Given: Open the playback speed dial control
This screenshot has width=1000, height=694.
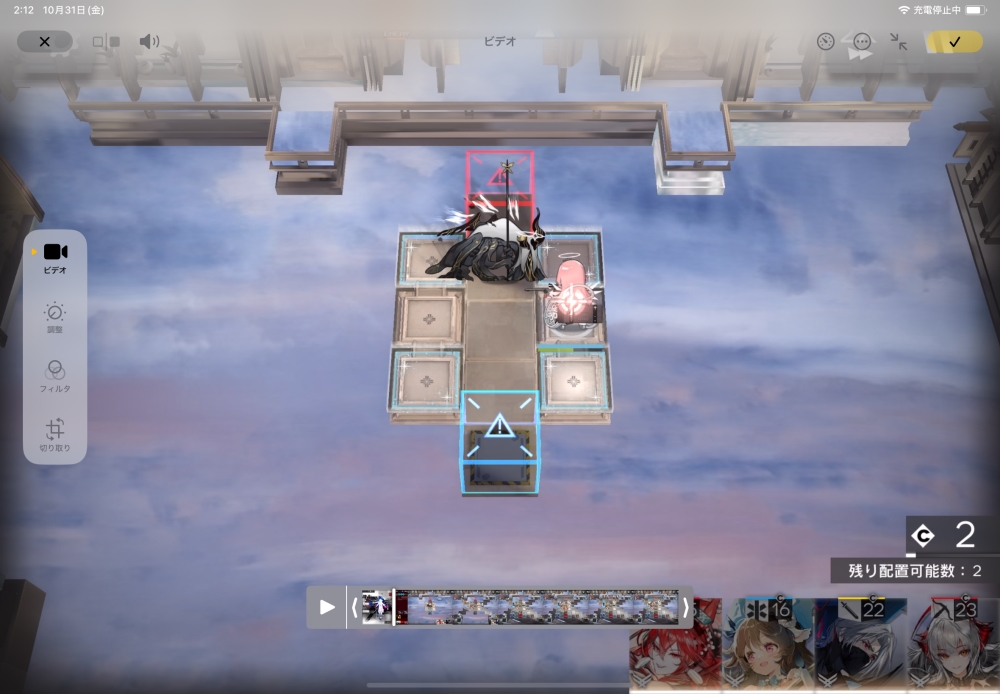Looking at the screenshot, I should click(x=825, y=42).
